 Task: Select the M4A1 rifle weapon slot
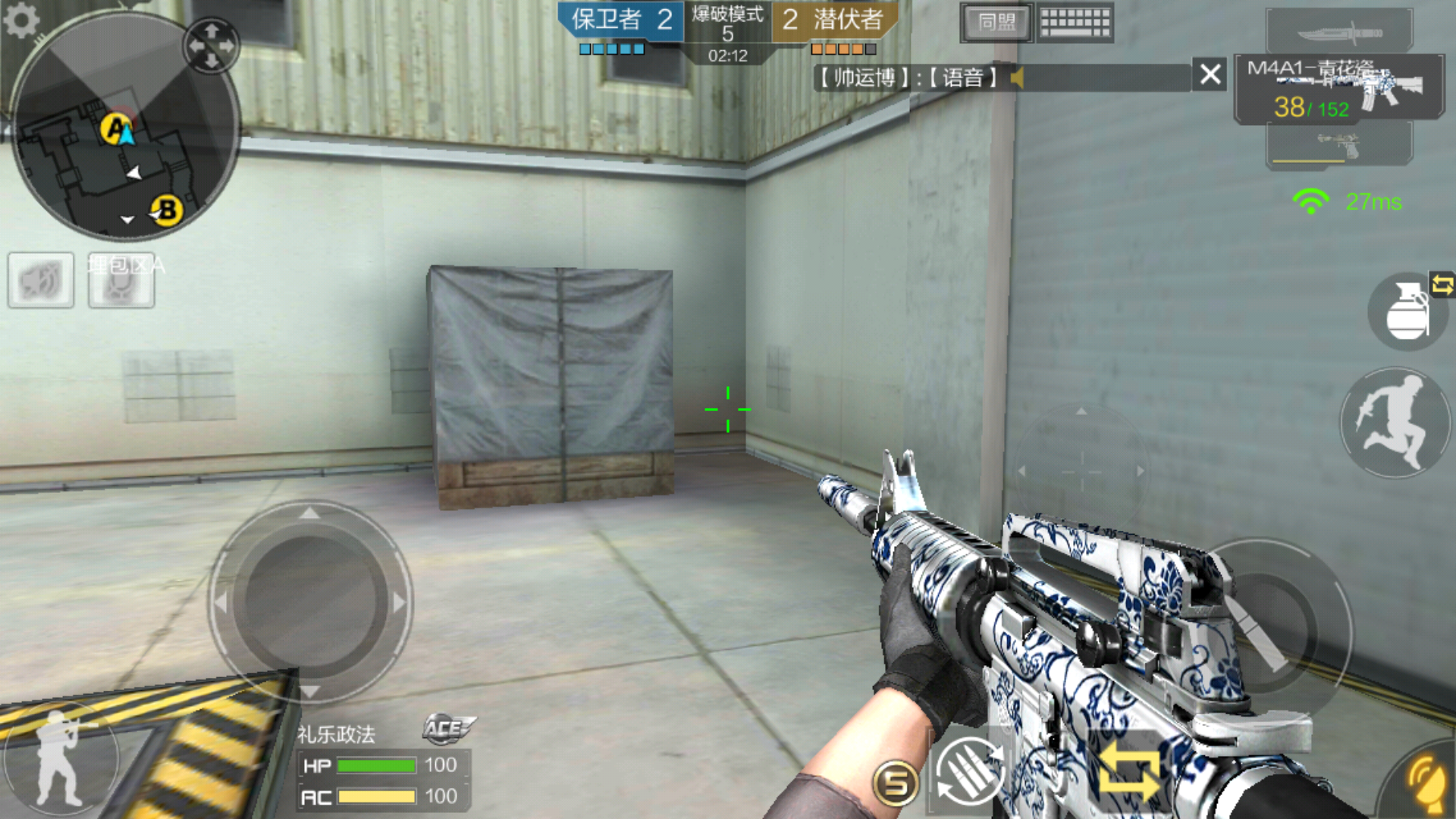point(1339,88)
